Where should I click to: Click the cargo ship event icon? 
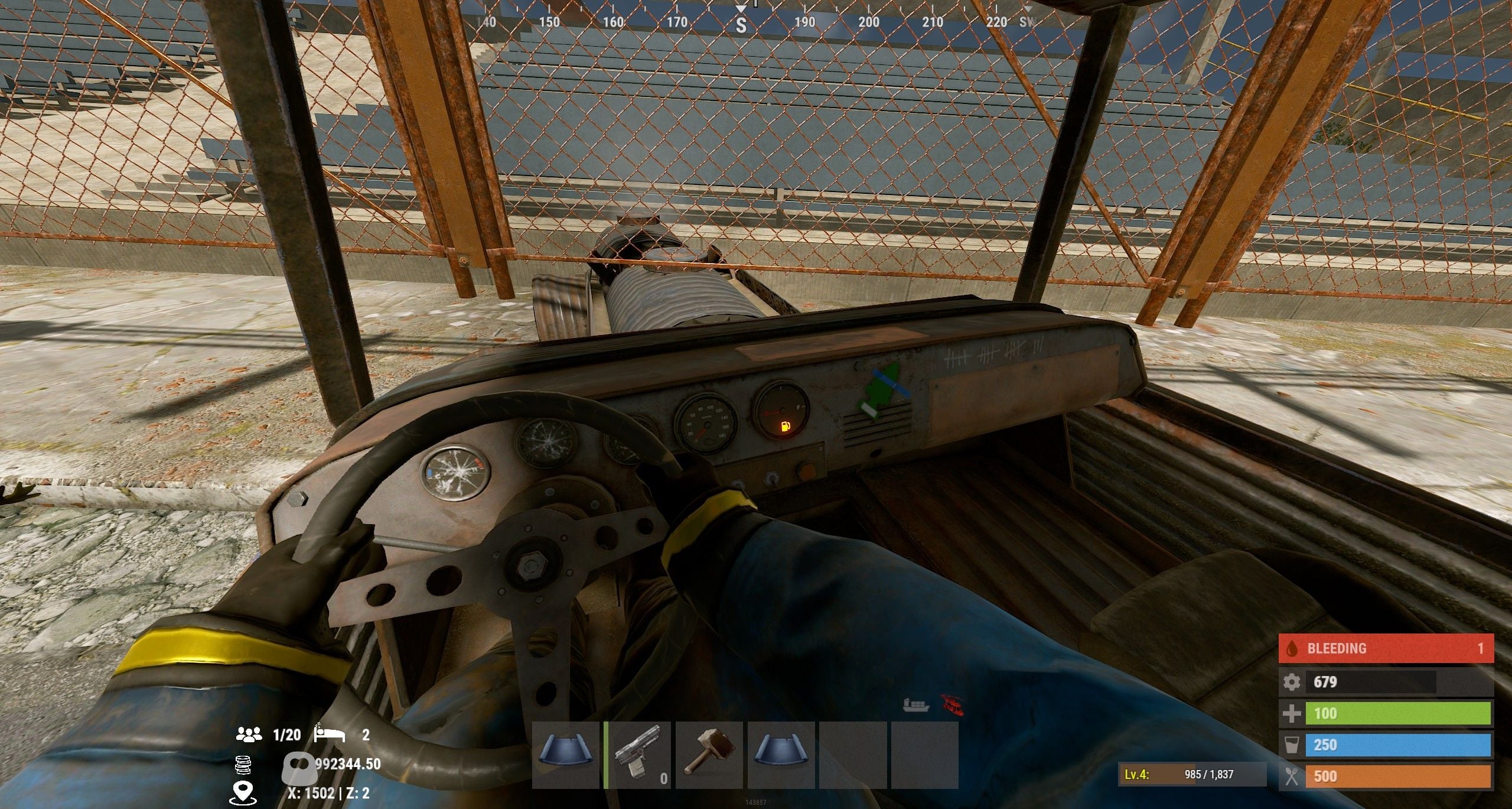click(x=916, y=704)
